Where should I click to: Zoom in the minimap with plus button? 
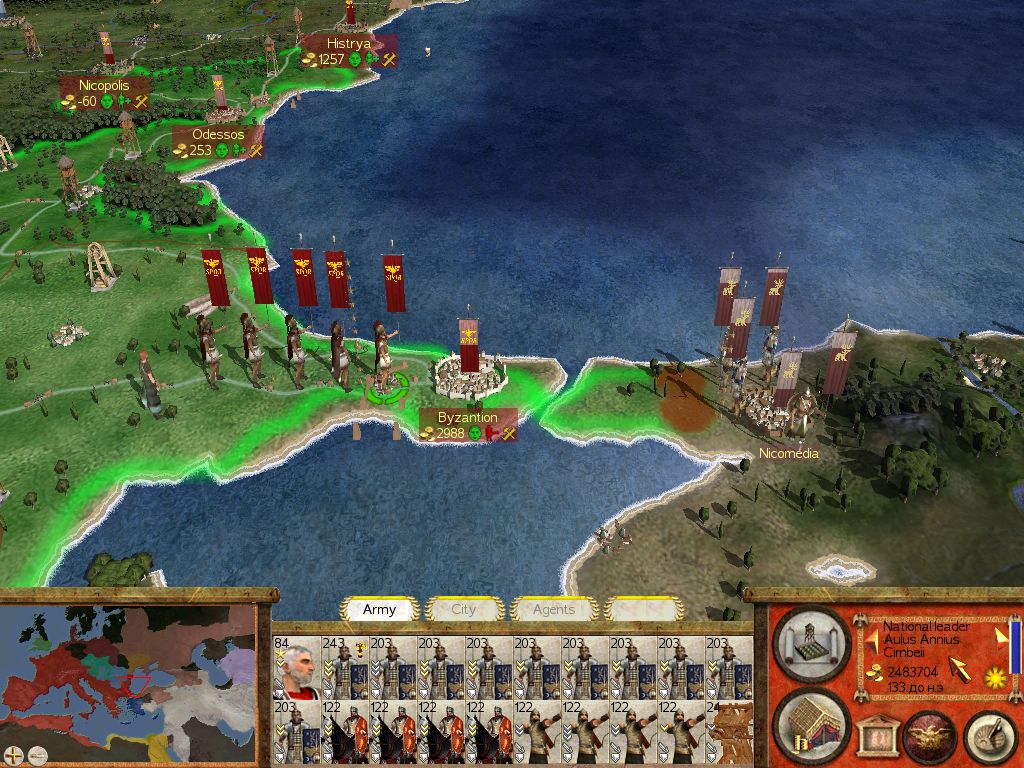[14, 754]
